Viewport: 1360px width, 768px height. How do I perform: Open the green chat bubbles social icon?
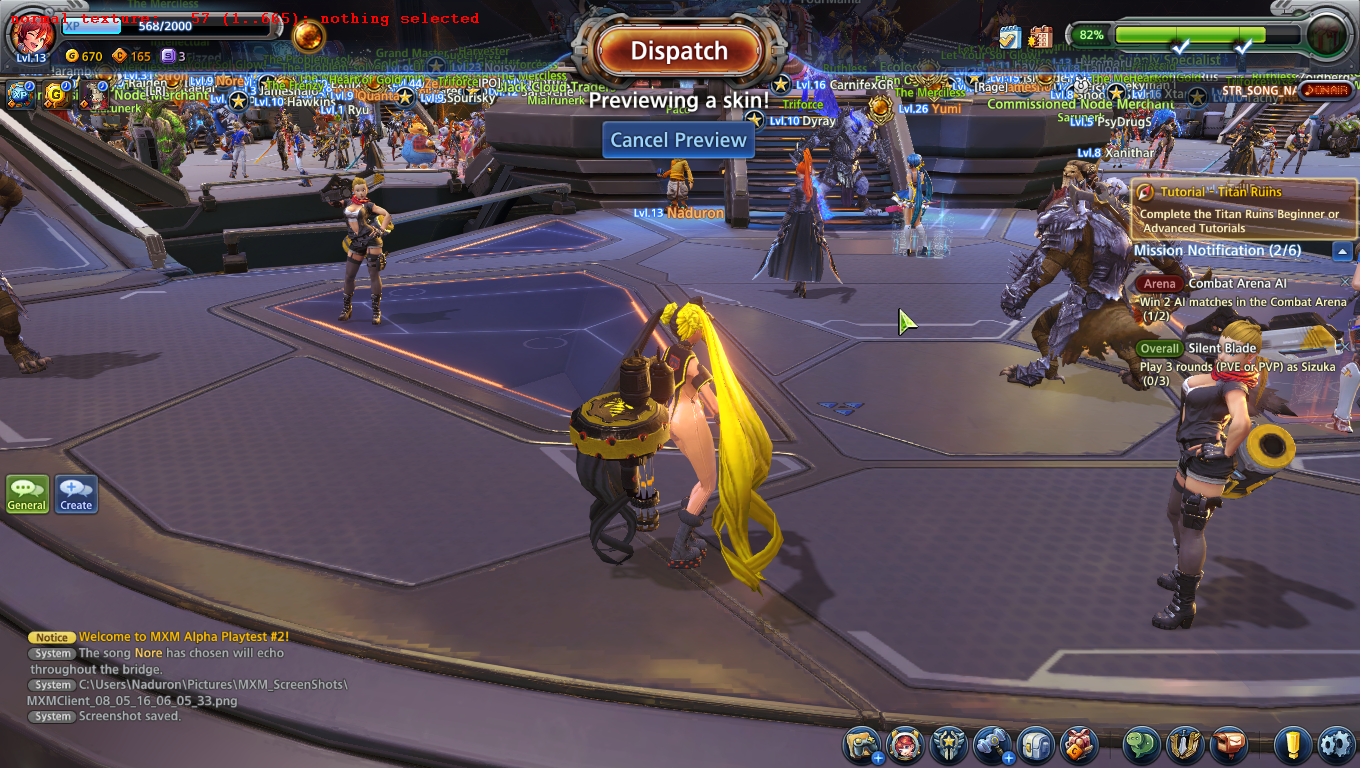(1142, 745)
